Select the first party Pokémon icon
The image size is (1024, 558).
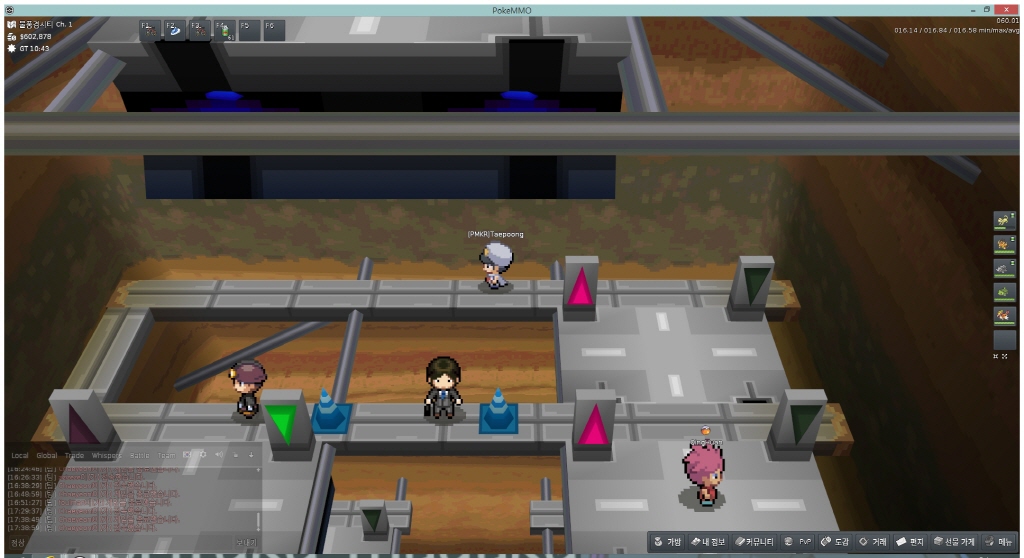(1003, 220)
